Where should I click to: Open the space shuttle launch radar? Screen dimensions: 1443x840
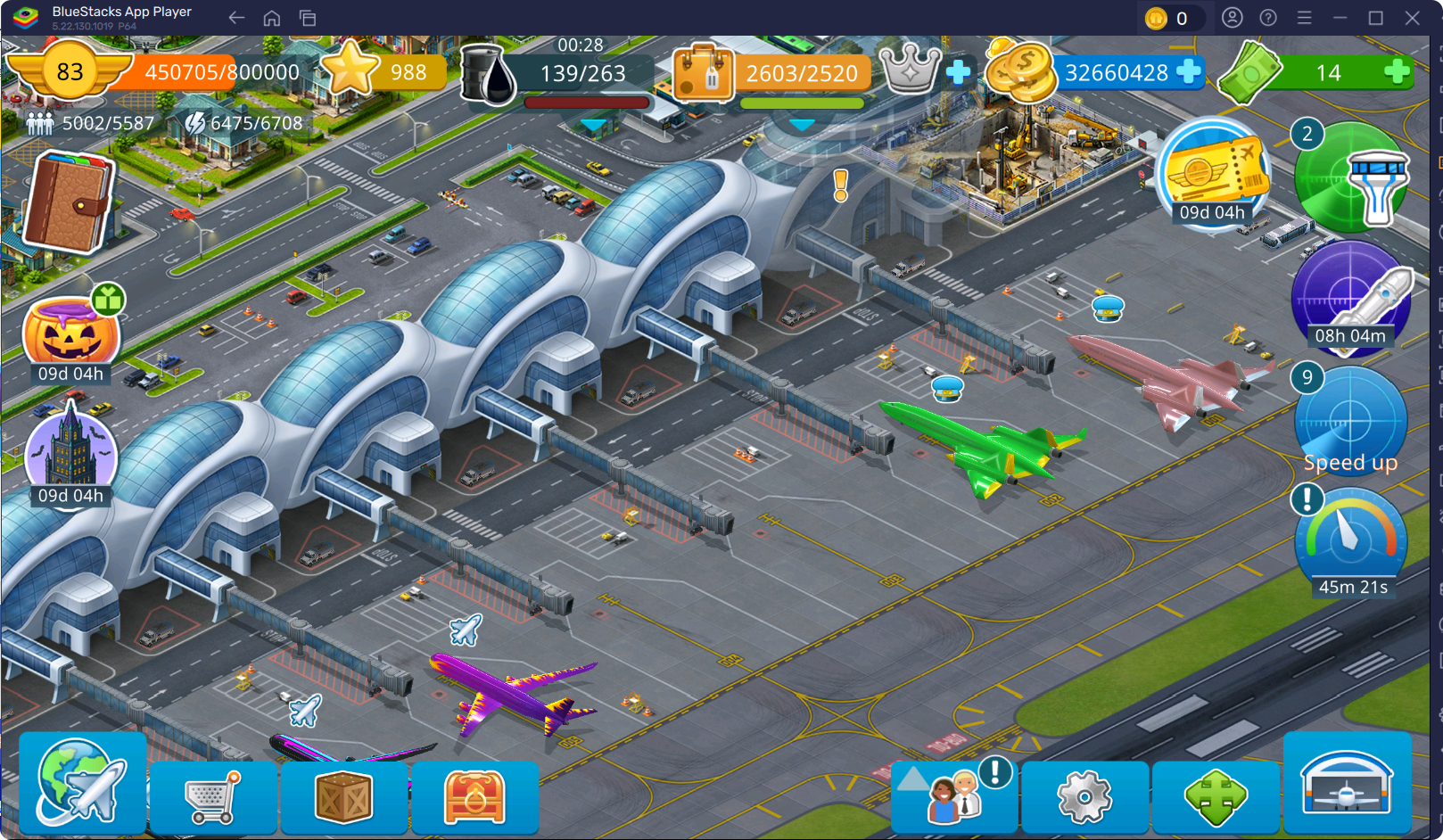(x=1351, y=297)
